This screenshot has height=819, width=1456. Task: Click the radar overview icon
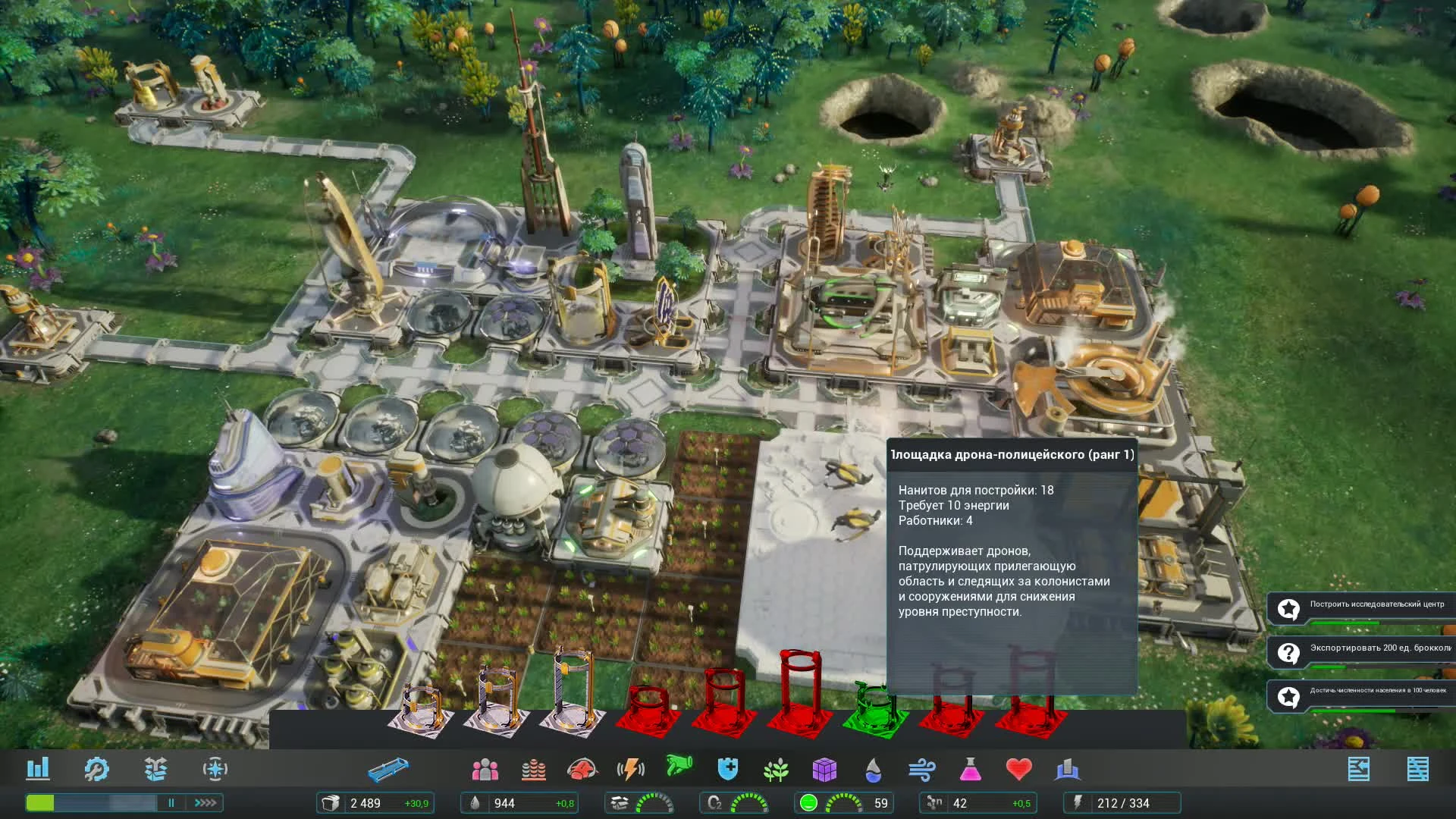[215, 769]
